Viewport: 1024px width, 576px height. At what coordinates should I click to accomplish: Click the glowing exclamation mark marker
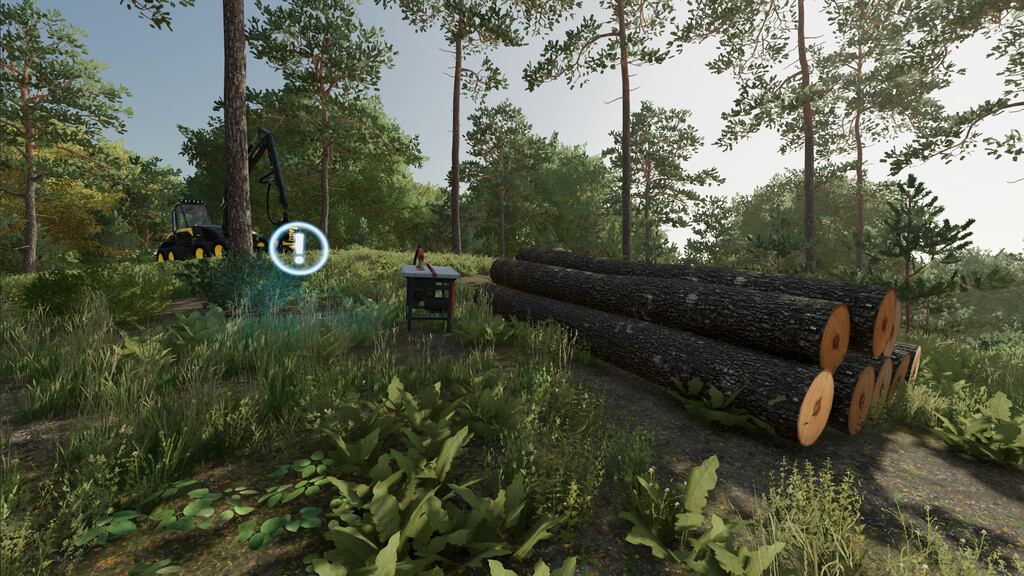tap(298, 248)
